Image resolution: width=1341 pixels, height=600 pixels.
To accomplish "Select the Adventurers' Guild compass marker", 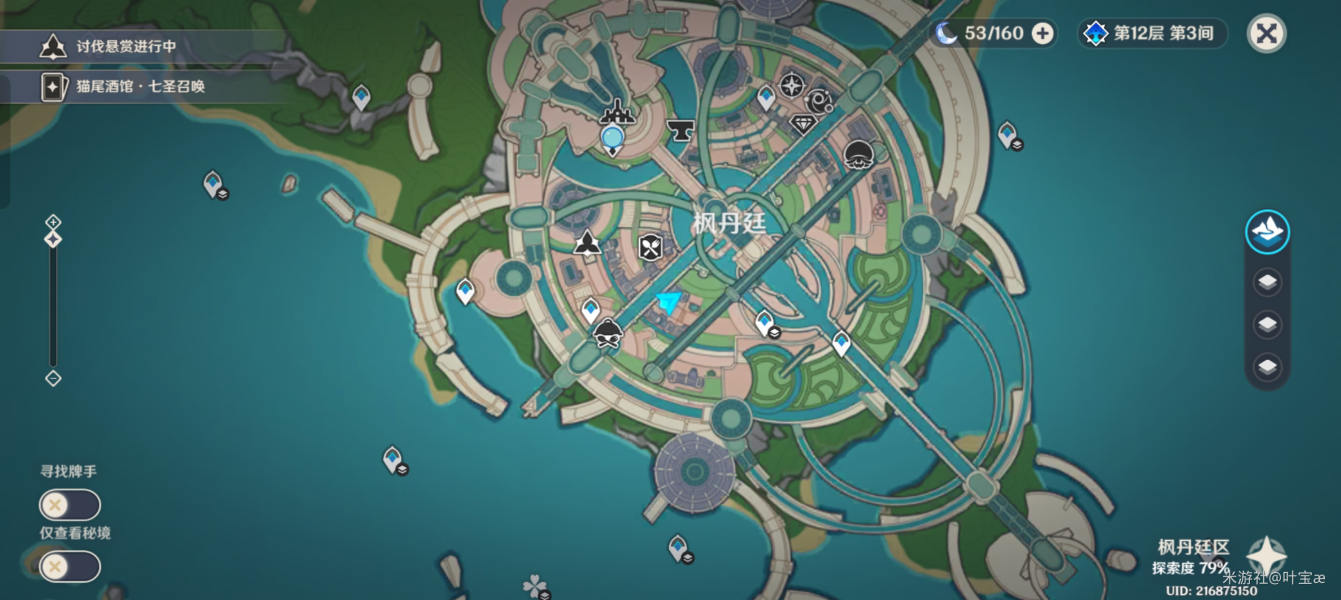I will pos(792,85).
